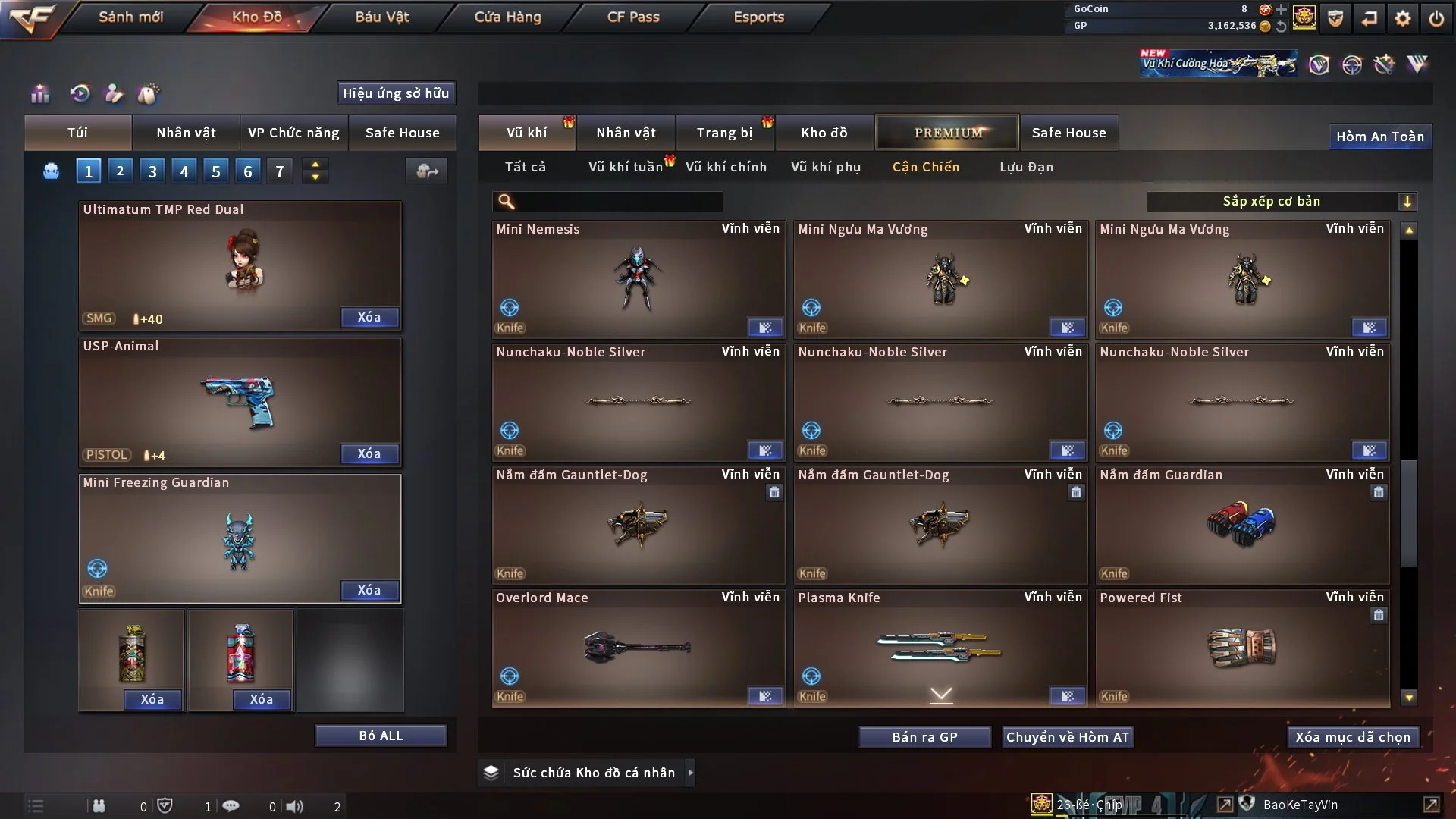
Task: Open the Báu Vật menu
Action: [382, 17]
